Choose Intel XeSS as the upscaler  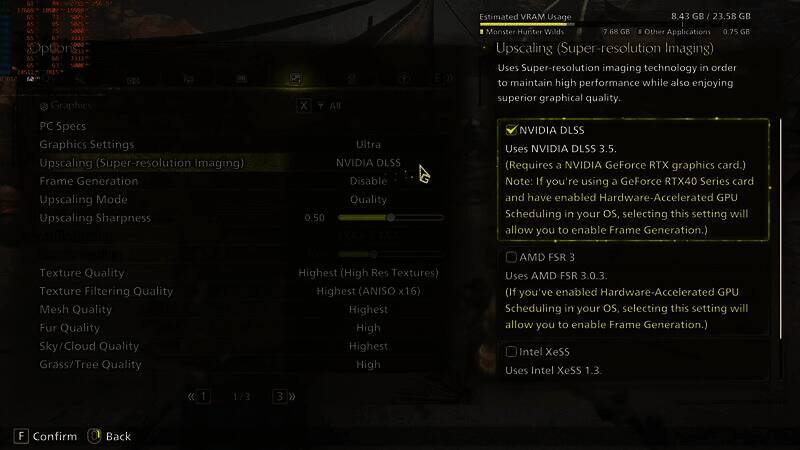click(512, 352)
